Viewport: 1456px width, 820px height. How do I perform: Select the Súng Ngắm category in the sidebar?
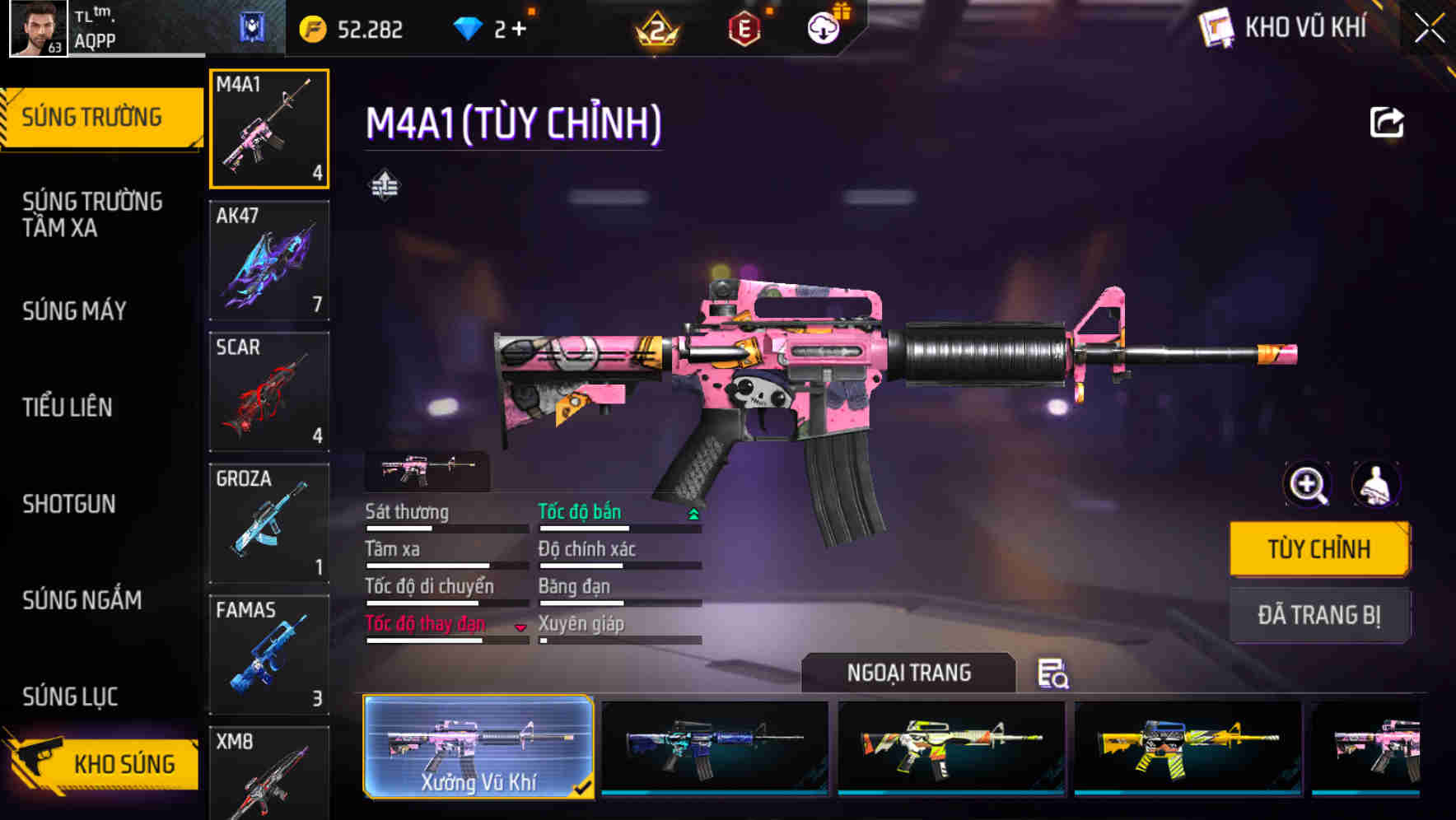pos(82,601)
